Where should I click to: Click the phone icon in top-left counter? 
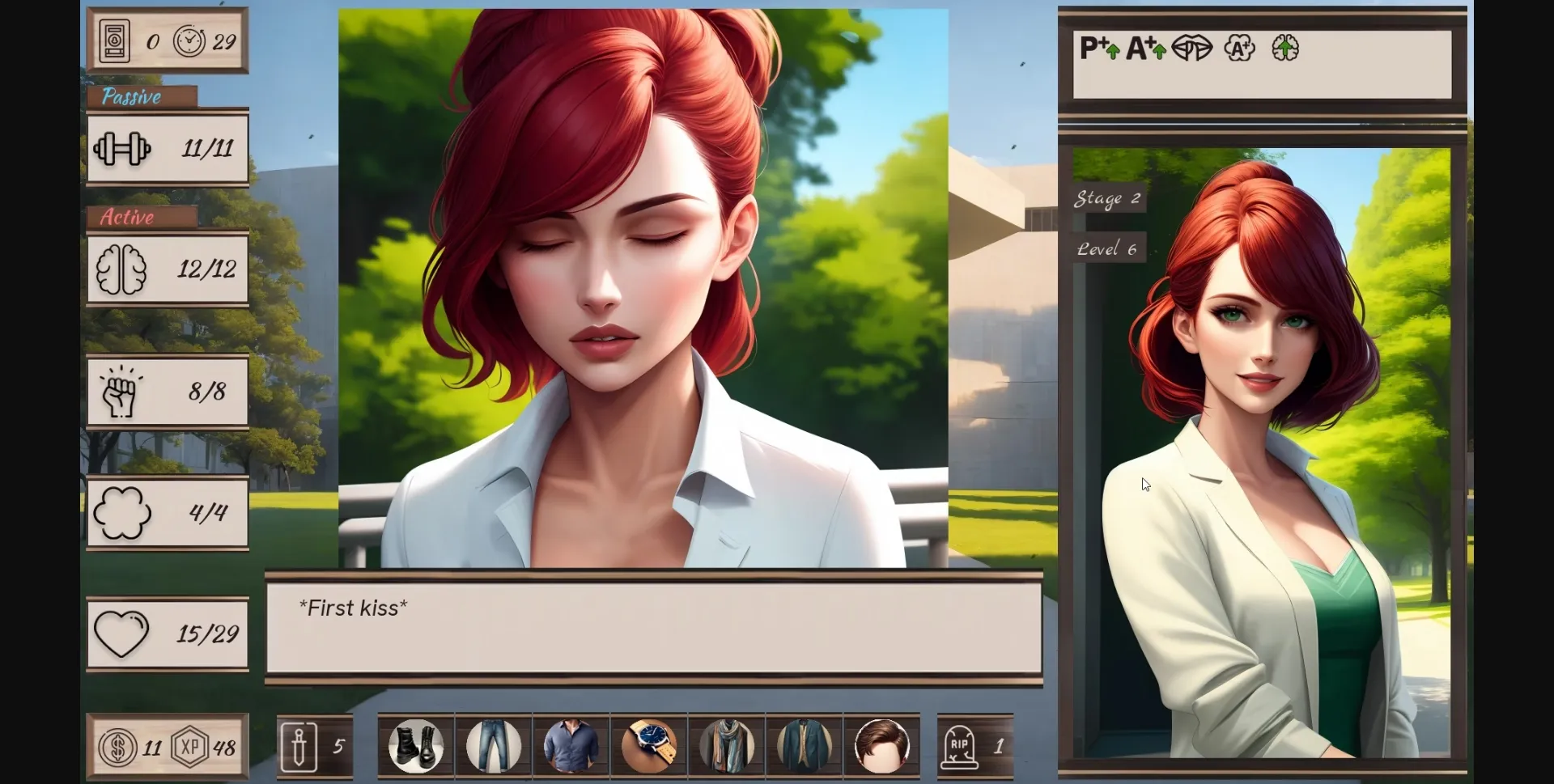click(x=114, y=41)
